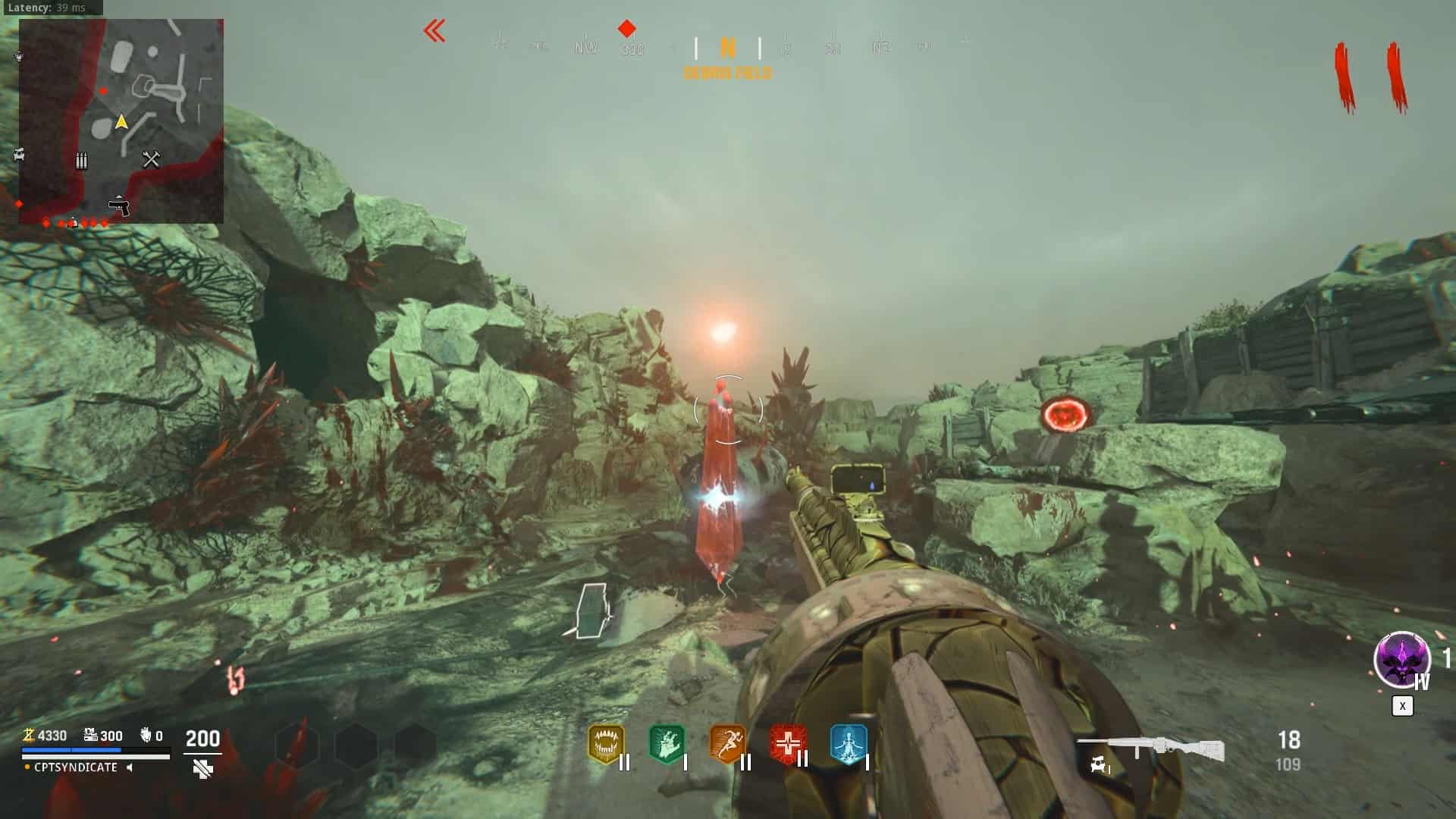
Task: Click the minimap in the corner
Action: point(121,121)
